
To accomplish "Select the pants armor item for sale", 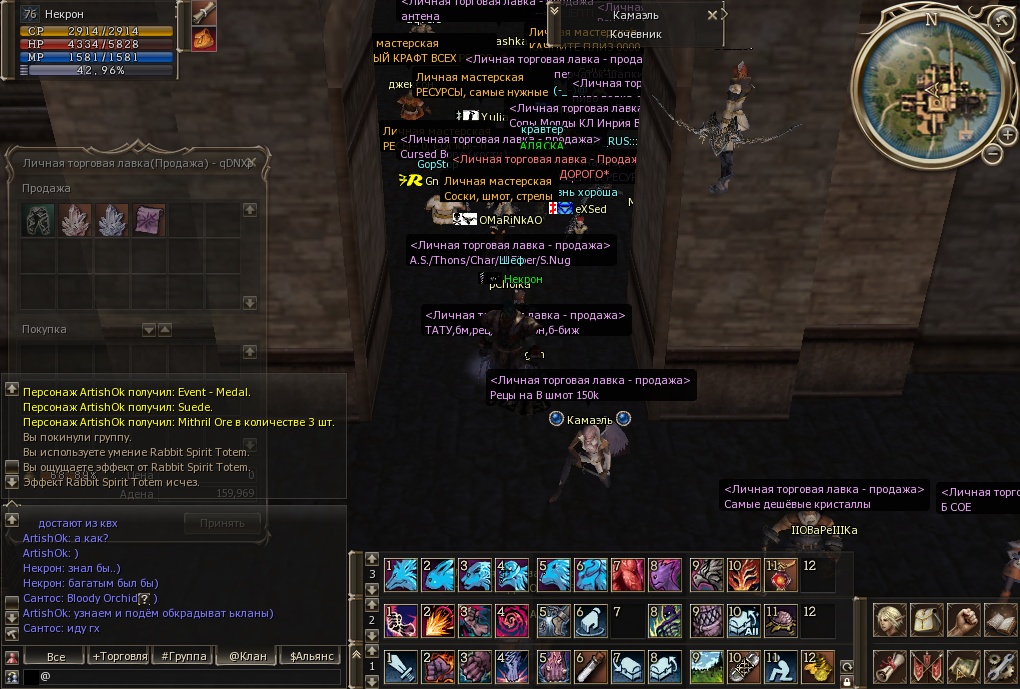I will 39,219.
